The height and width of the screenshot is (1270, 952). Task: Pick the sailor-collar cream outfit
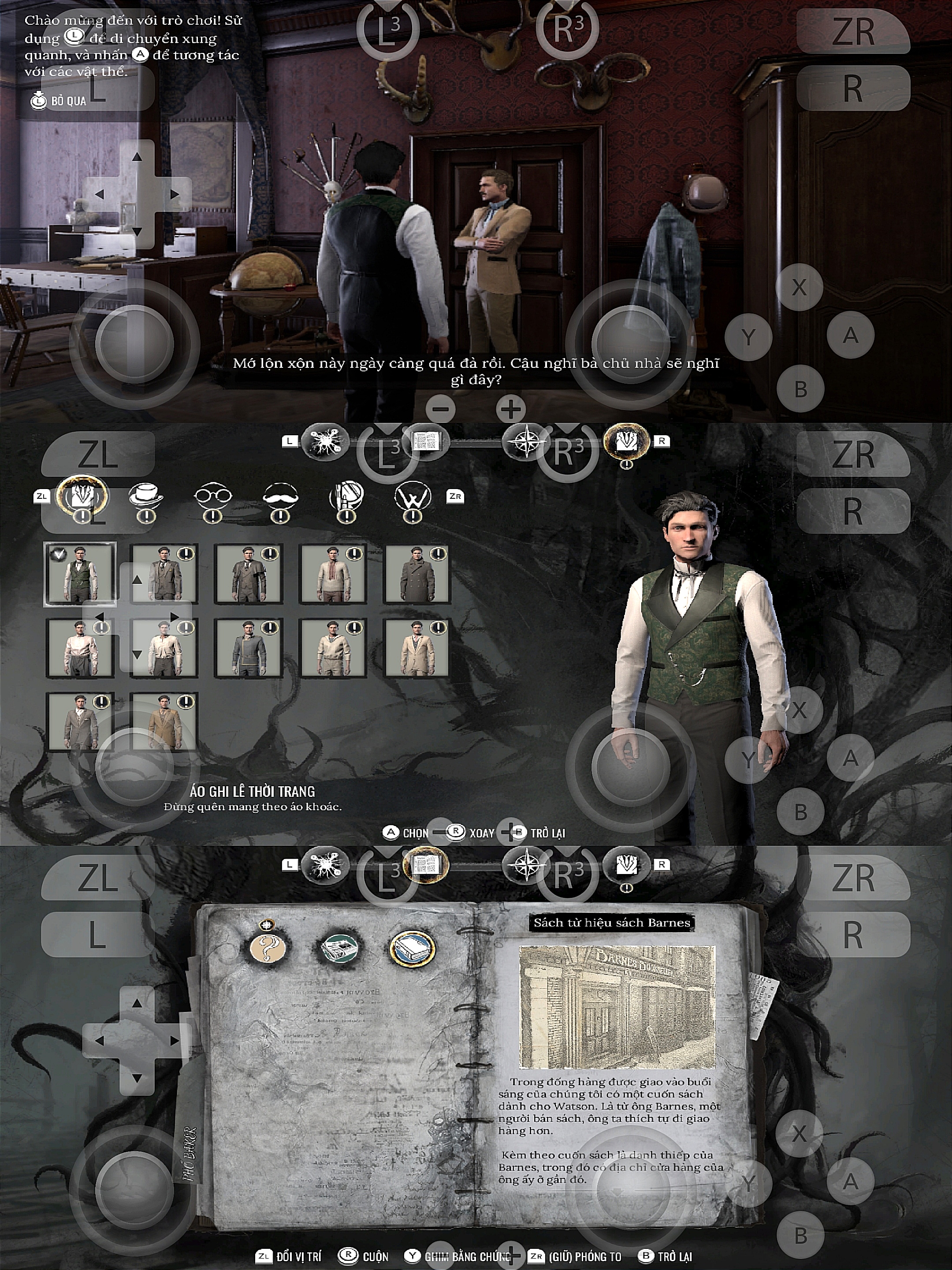click(x=333, y=647)
